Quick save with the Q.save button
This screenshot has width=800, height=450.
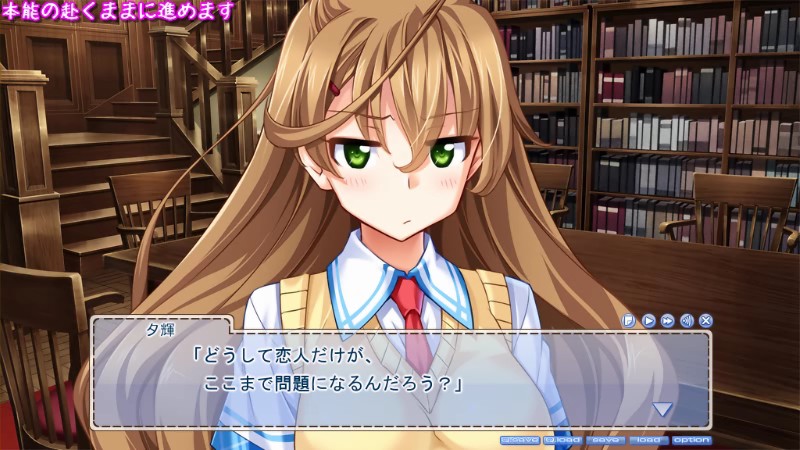[519, 440]
